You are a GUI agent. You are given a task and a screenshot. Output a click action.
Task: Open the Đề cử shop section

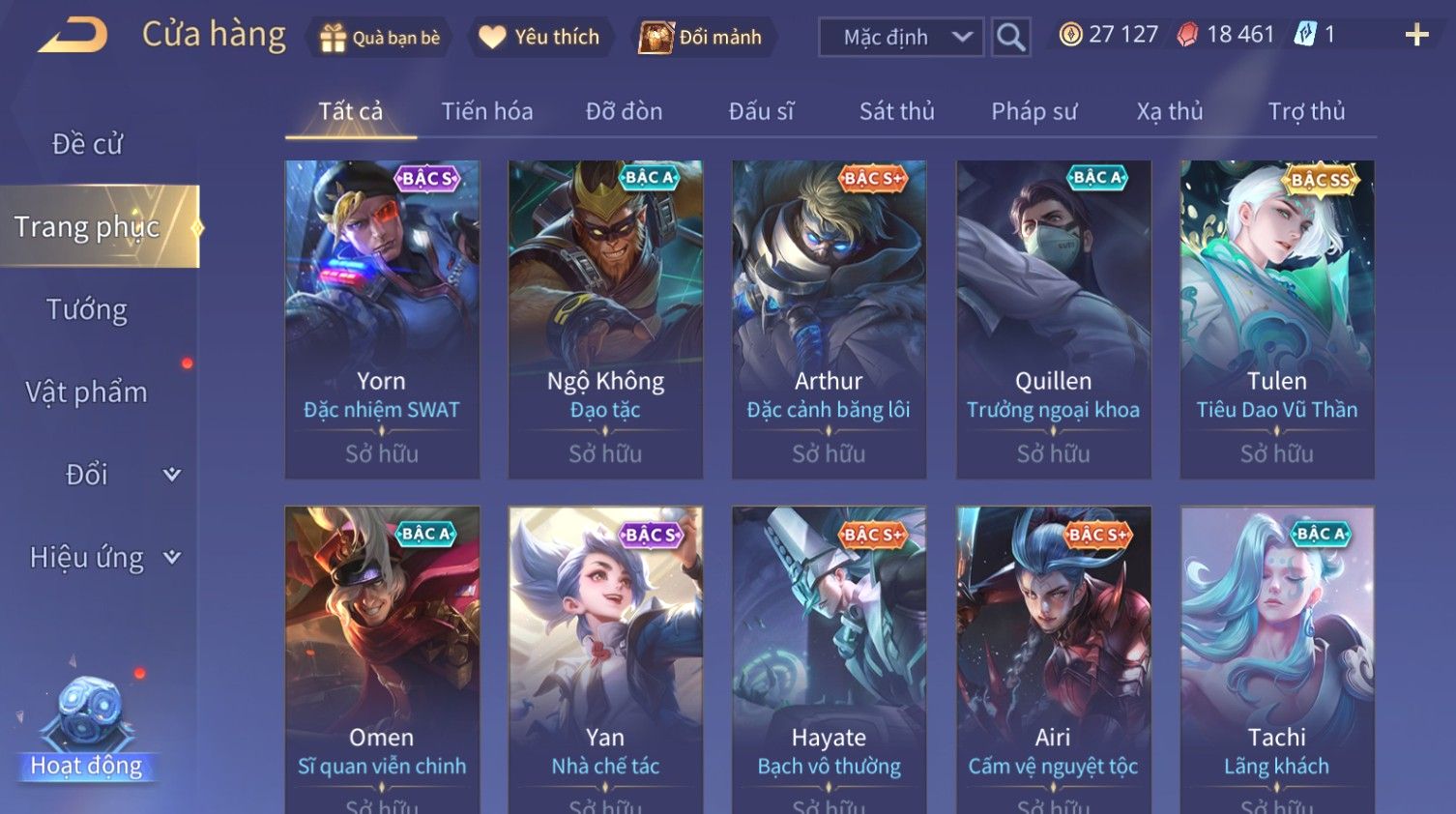87,144
